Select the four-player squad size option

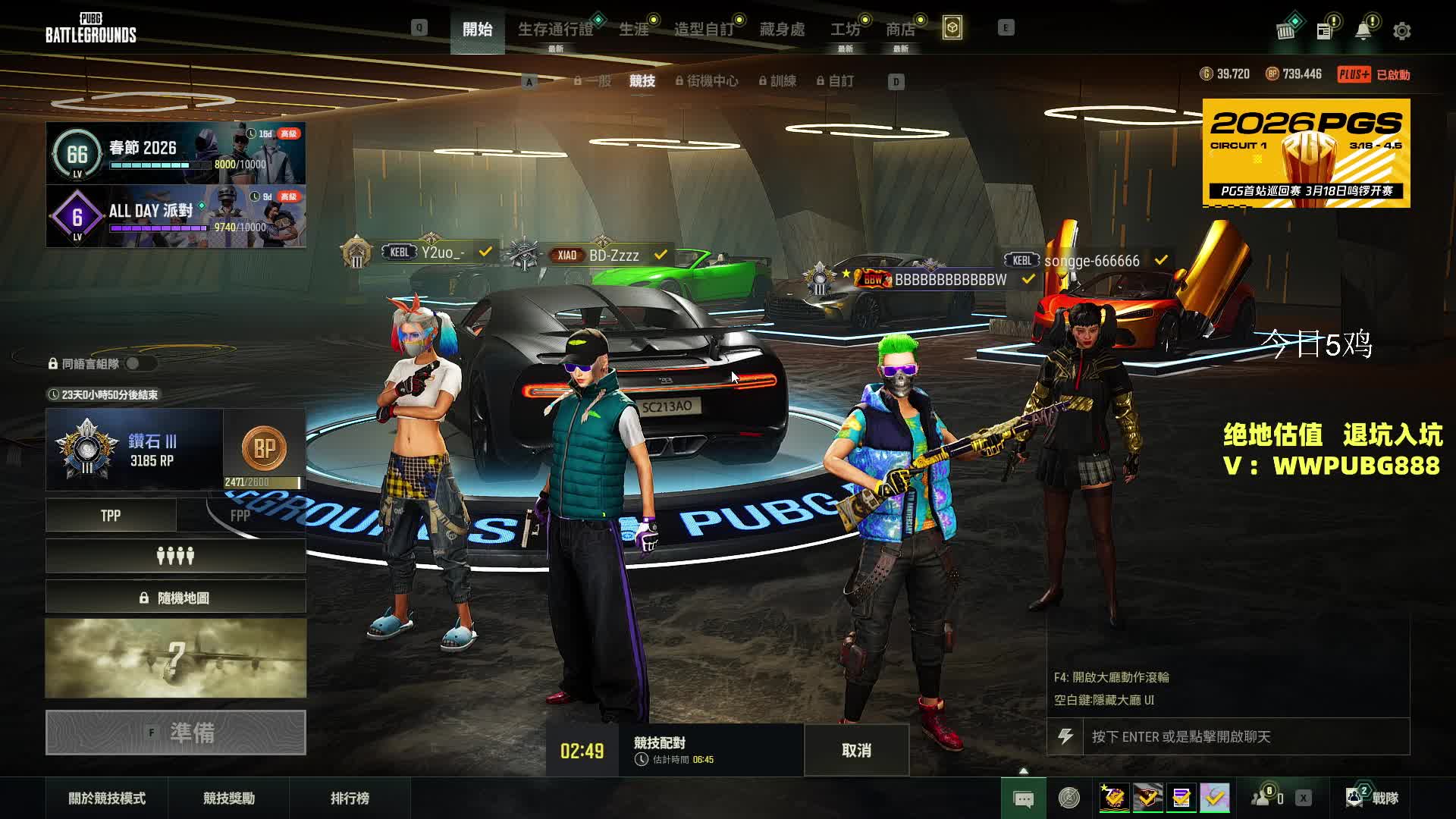coord(175,557)
